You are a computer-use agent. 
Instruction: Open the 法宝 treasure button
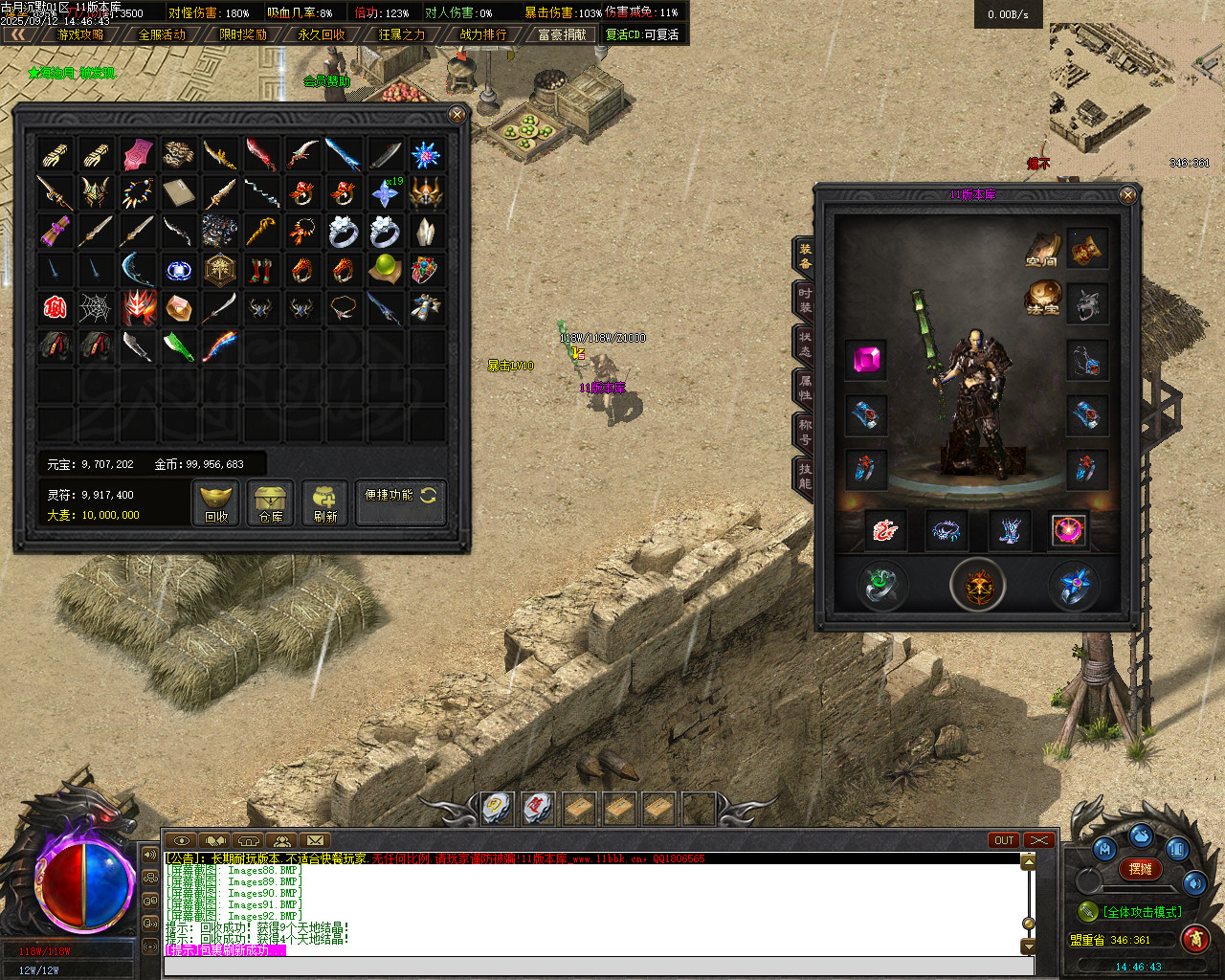[x=1043, y=297]
